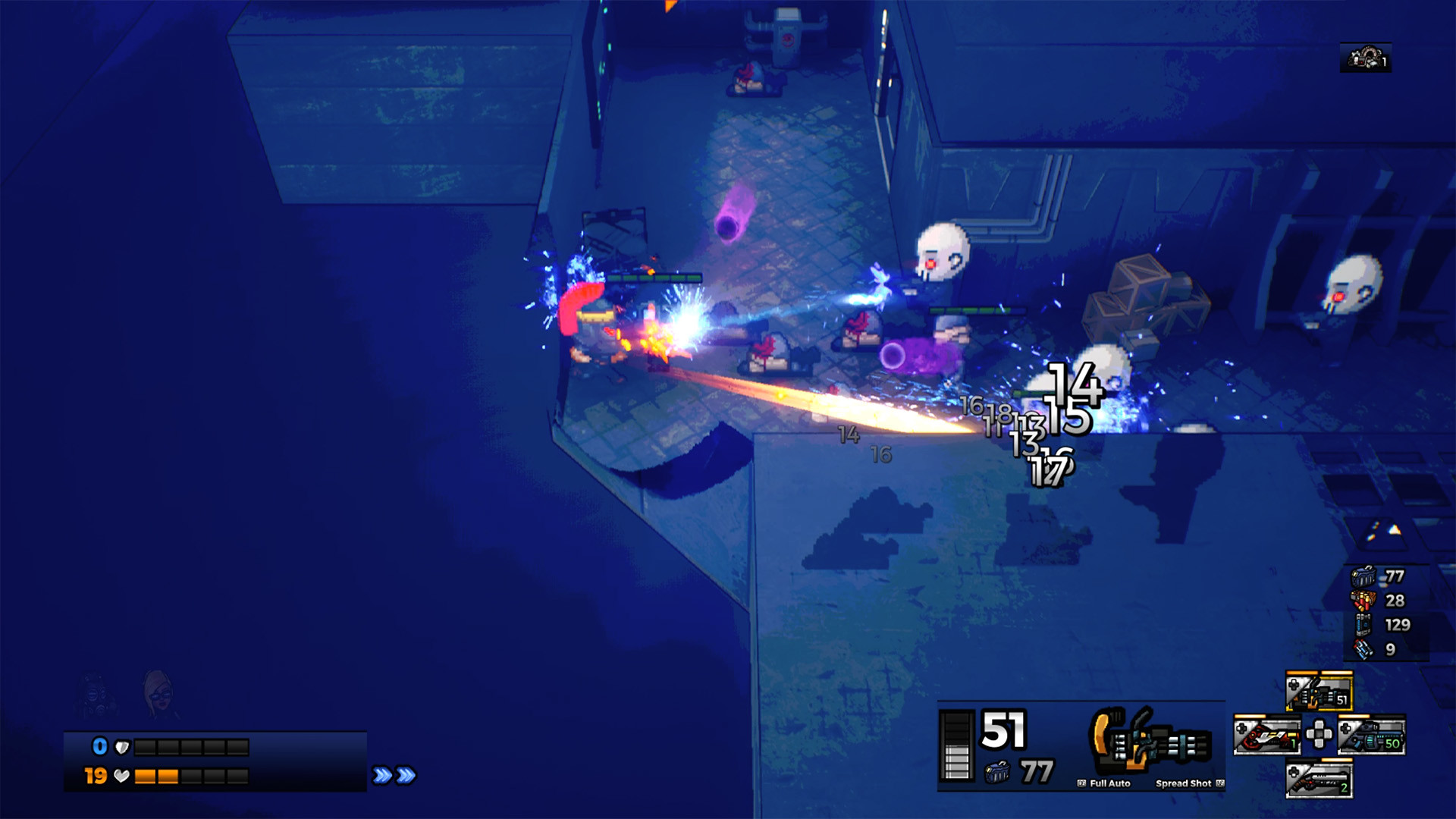1456x819 pixels.
Task: Select the blonde sunglasses character portrait
Action: point(158,692)
